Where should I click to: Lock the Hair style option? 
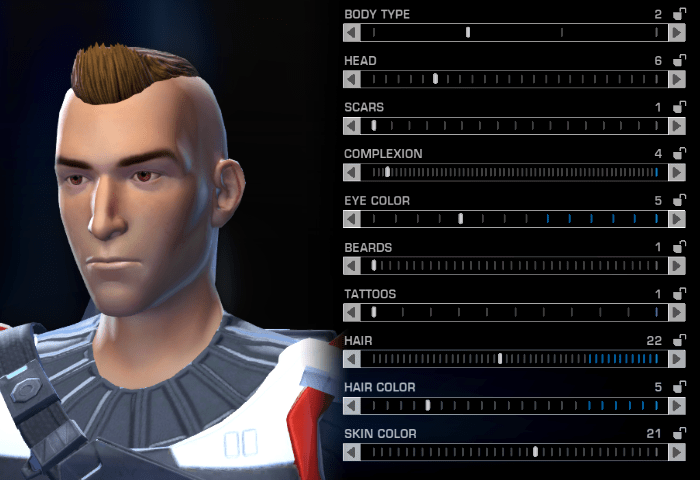680,341
